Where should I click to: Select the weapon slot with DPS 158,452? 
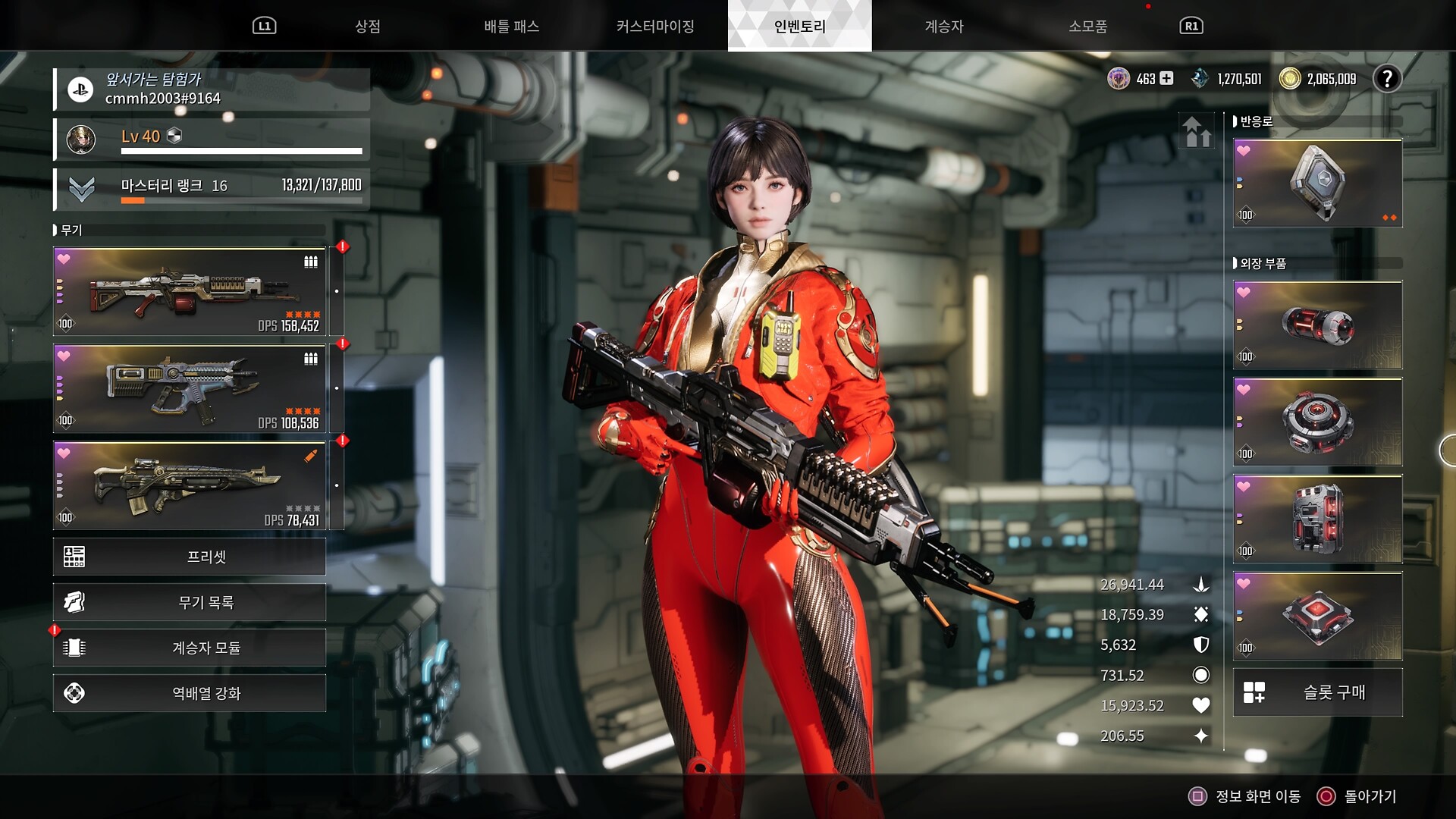pos(190,292)
